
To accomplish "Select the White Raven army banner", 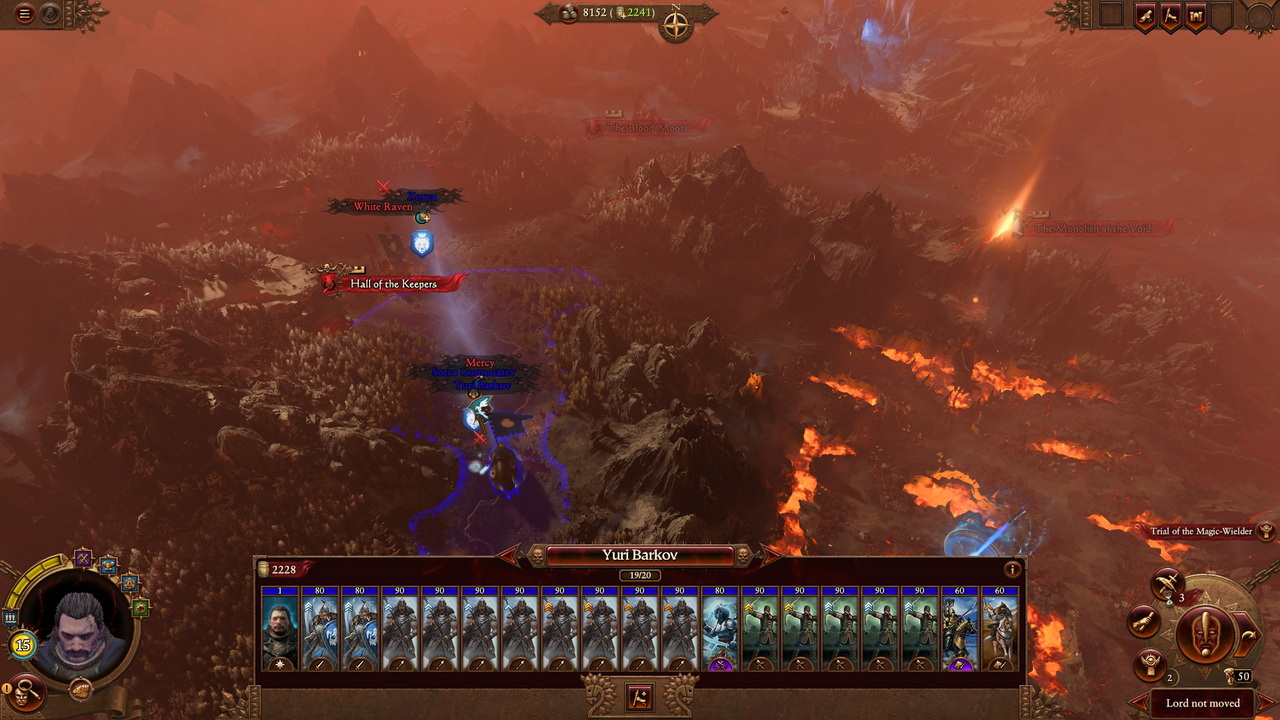I will coord(384,207).
